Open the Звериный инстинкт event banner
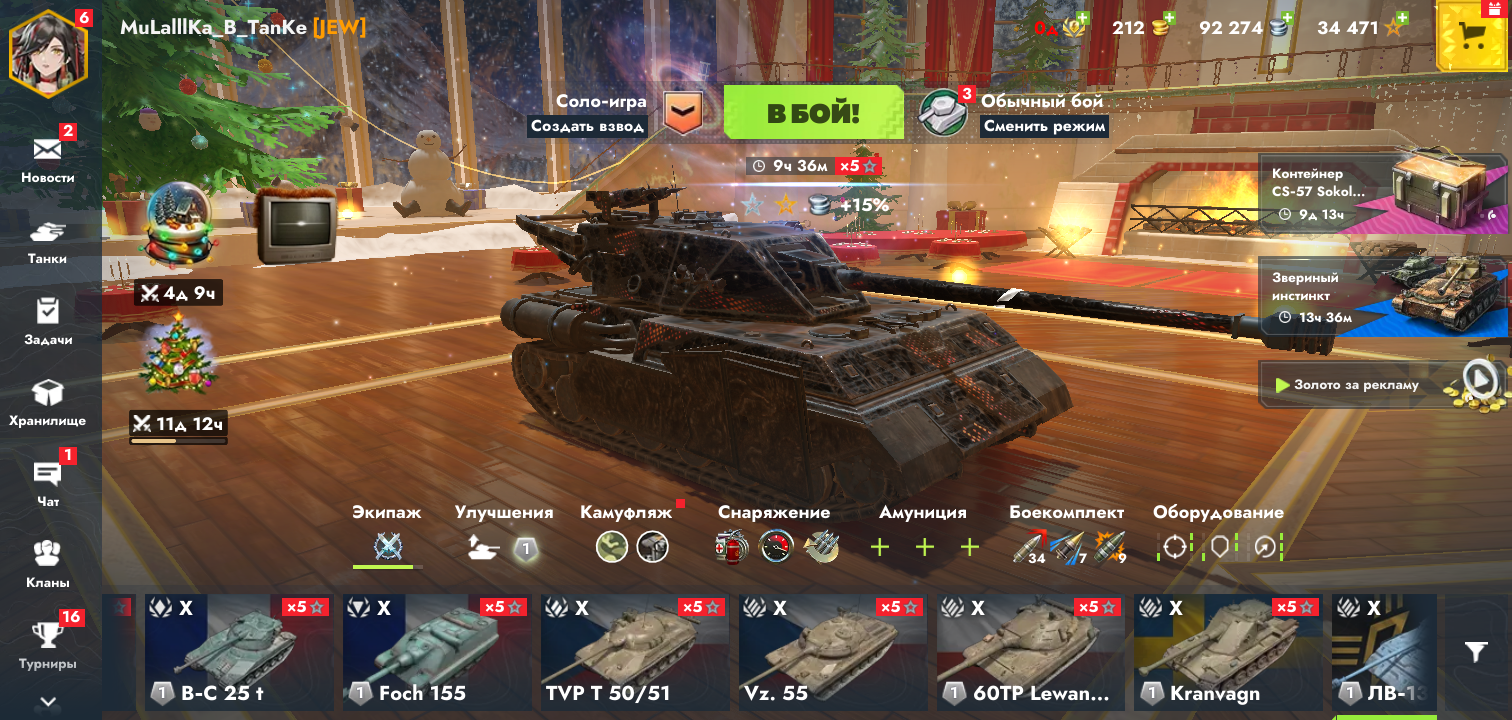The image size is (1512, 720). tap(1382, 296)
